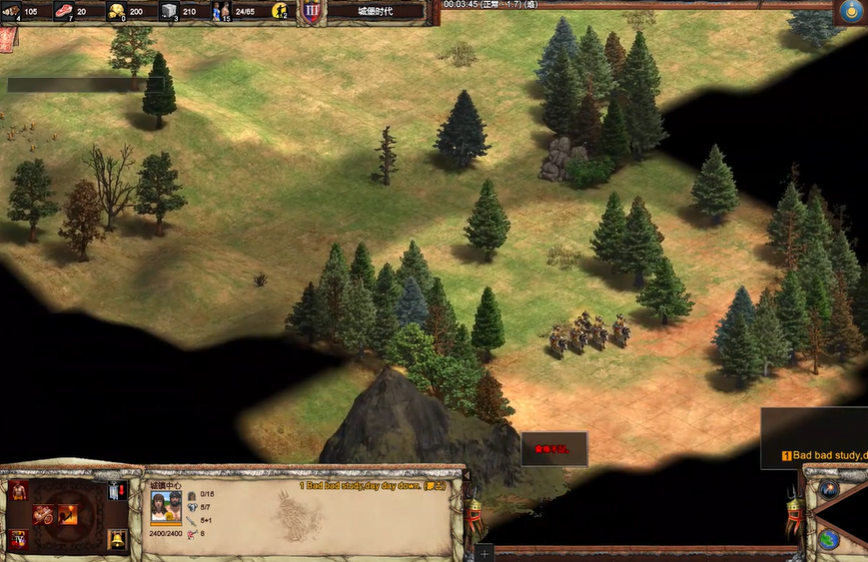Click the garrison unit icon with exclamation mark
This screenshot has height=562, width=868.
tap(117, 490)
